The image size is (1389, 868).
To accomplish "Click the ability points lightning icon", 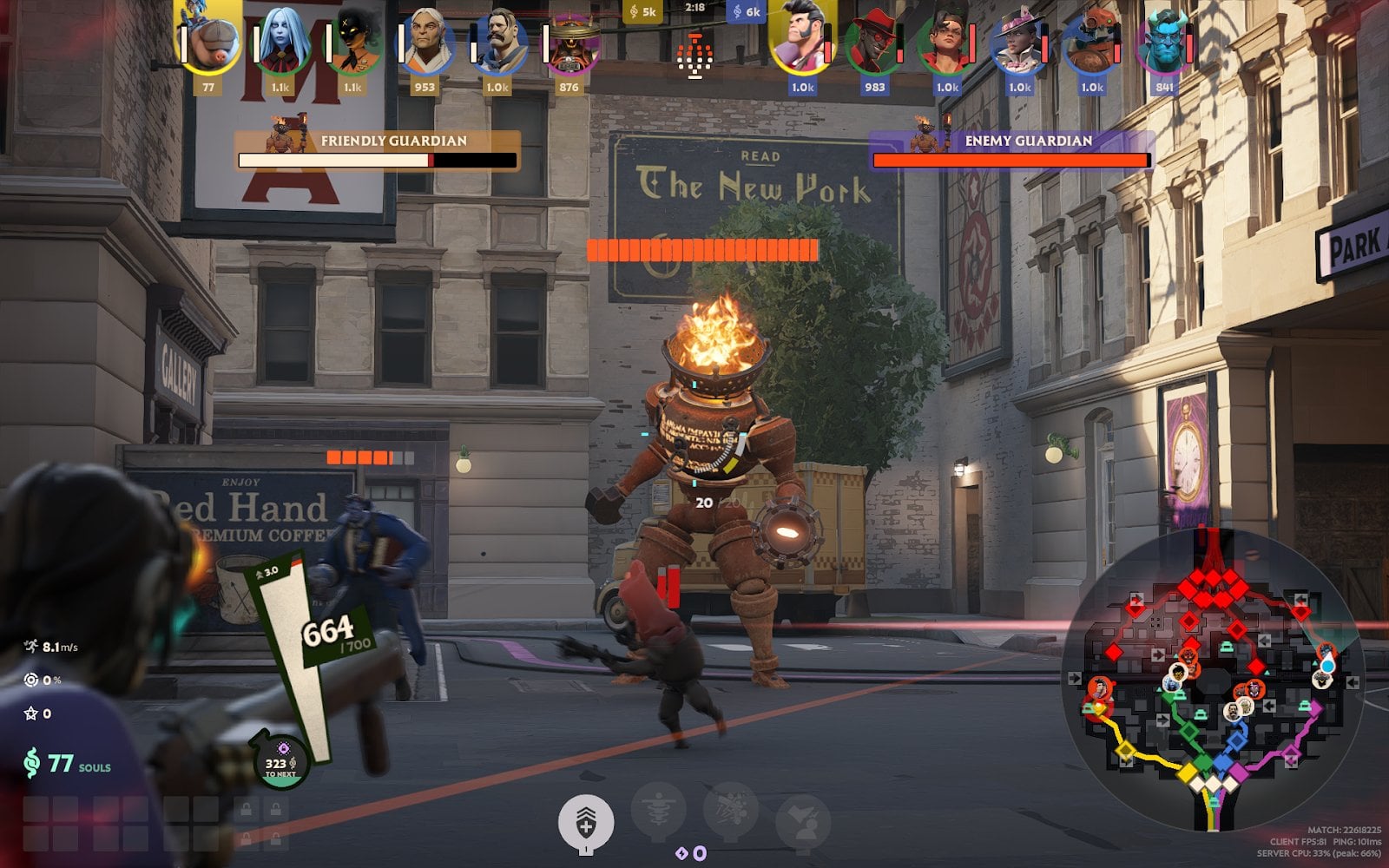I will pos(691,853).
